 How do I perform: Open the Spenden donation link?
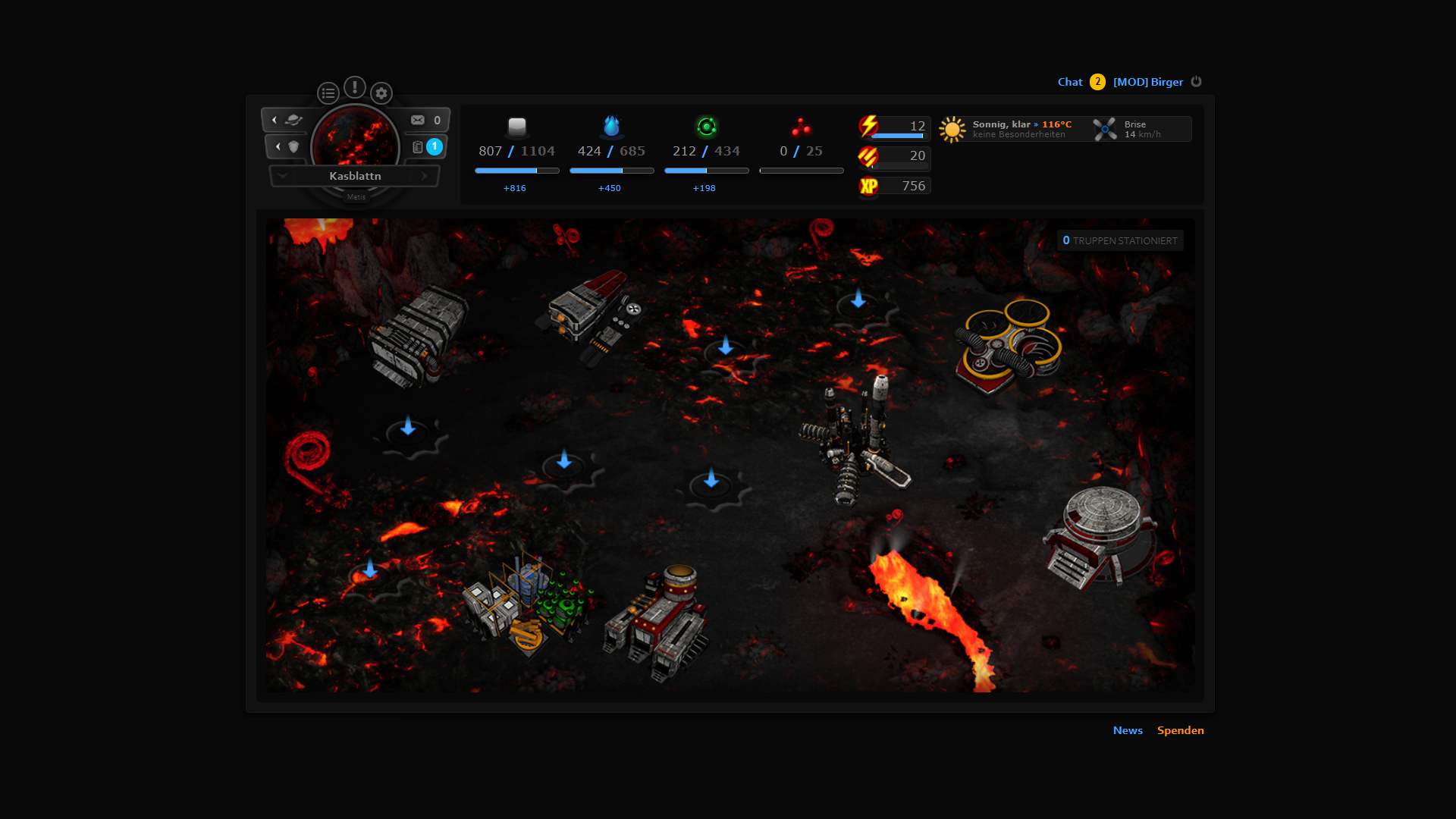[x=1180, y=730]
